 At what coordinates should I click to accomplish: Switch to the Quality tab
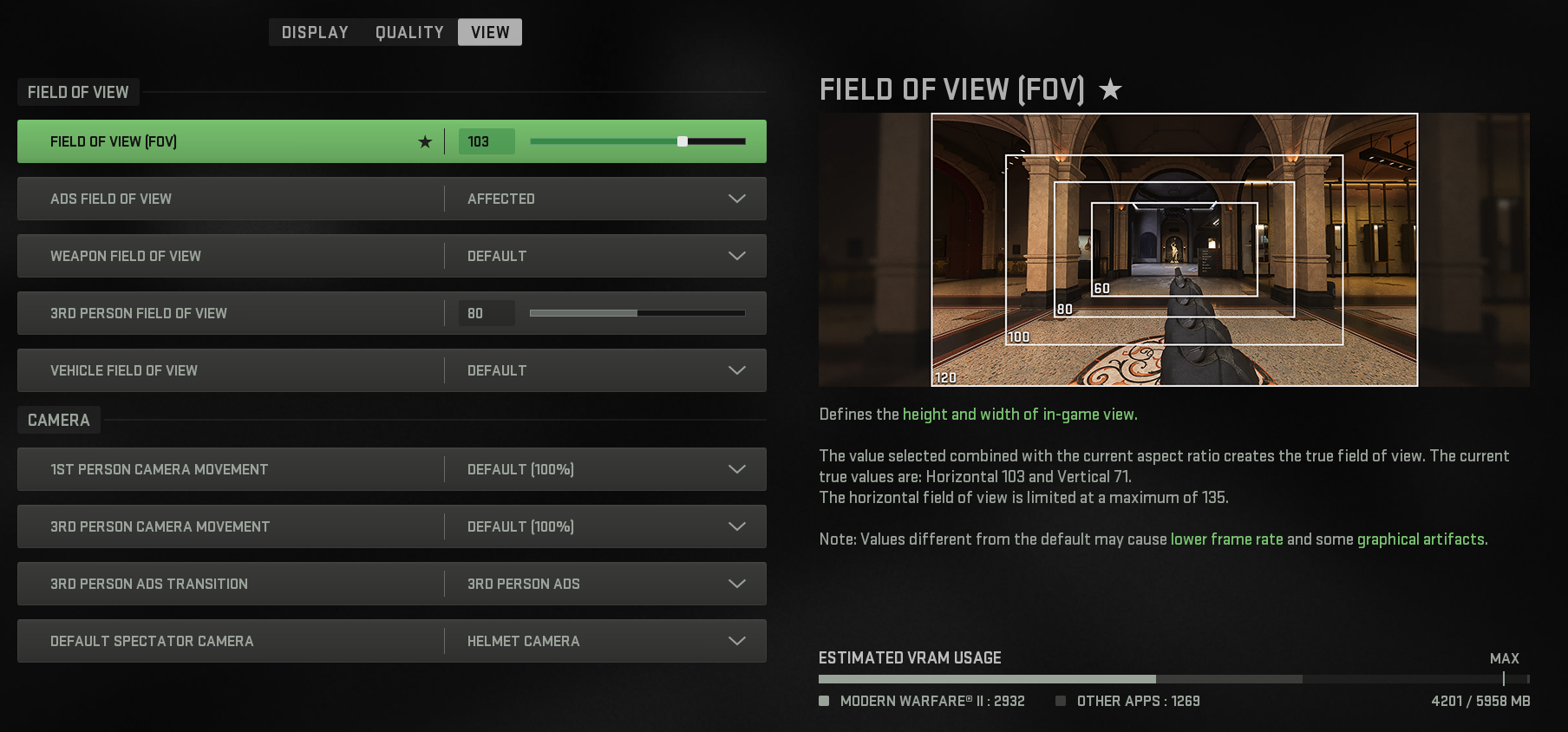(409, 32)
